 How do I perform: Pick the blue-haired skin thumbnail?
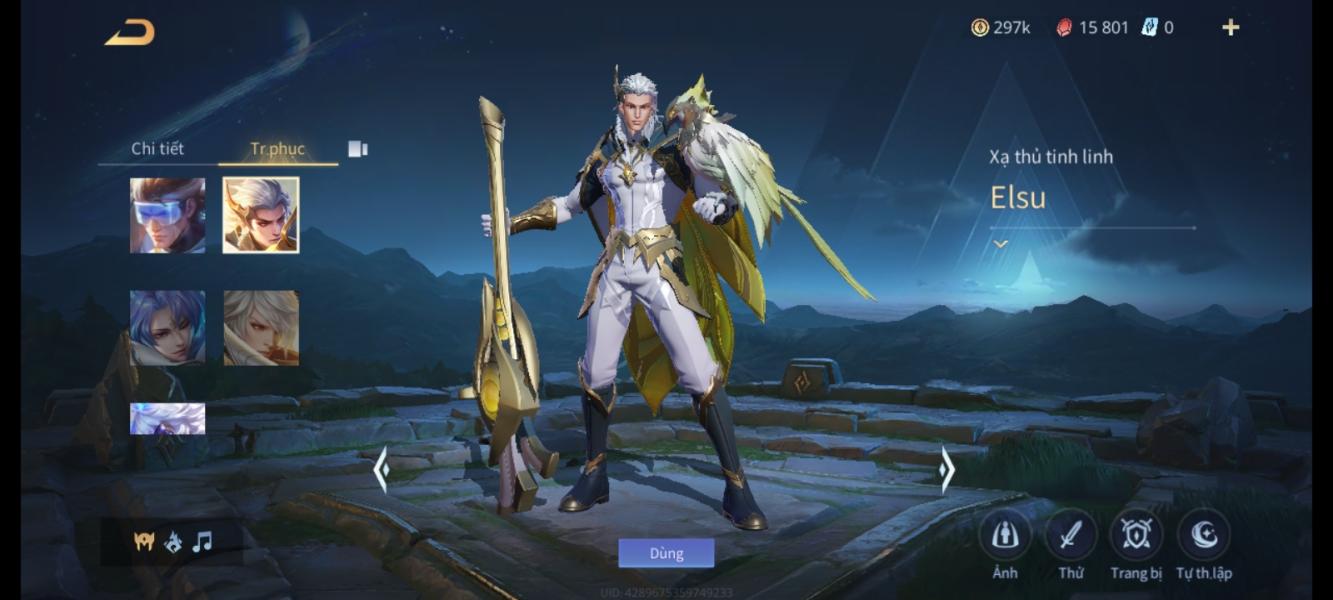pos(167,328)
